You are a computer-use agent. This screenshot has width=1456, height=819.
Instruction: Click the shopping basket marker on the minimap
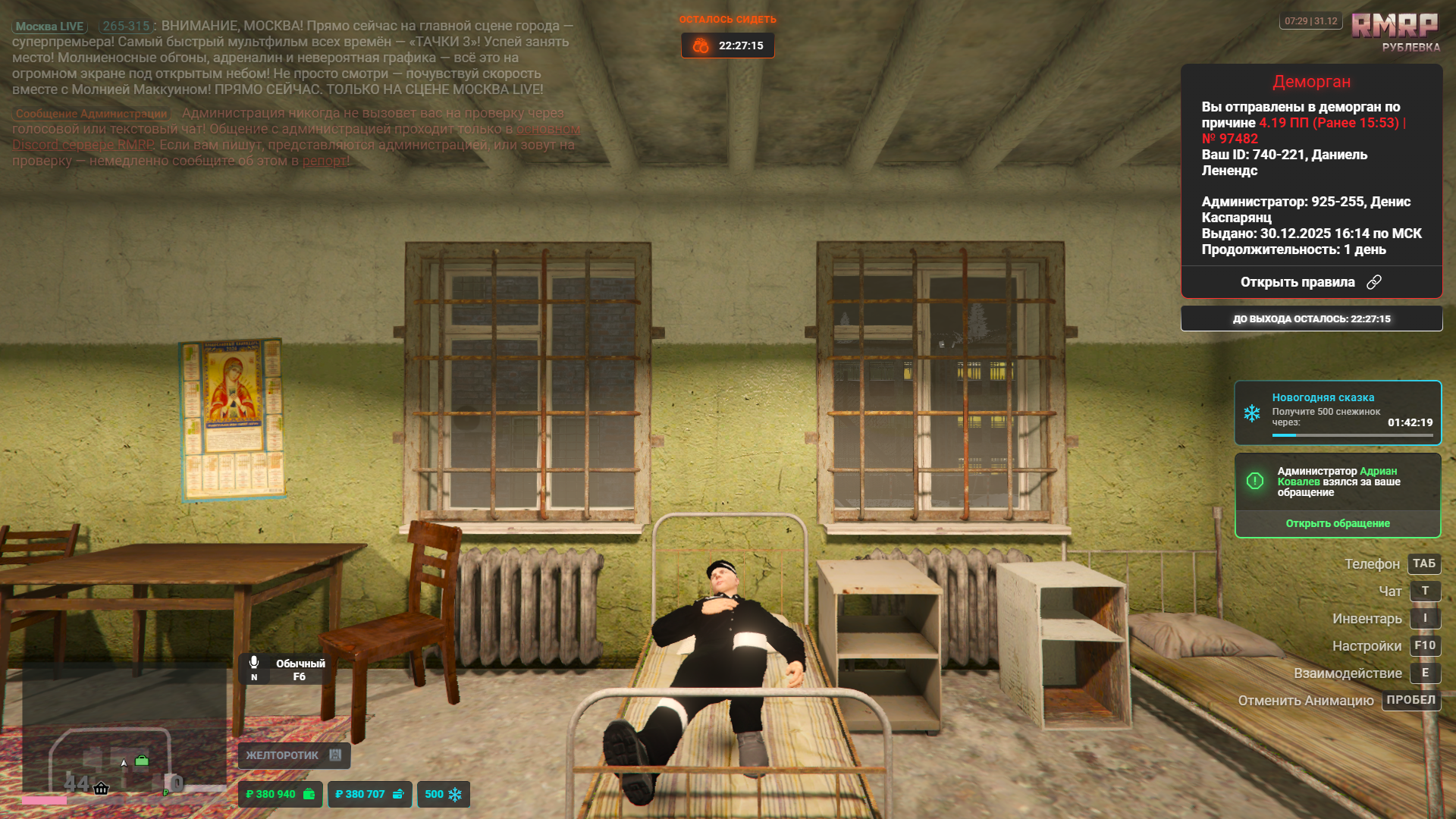pos(101,789)
